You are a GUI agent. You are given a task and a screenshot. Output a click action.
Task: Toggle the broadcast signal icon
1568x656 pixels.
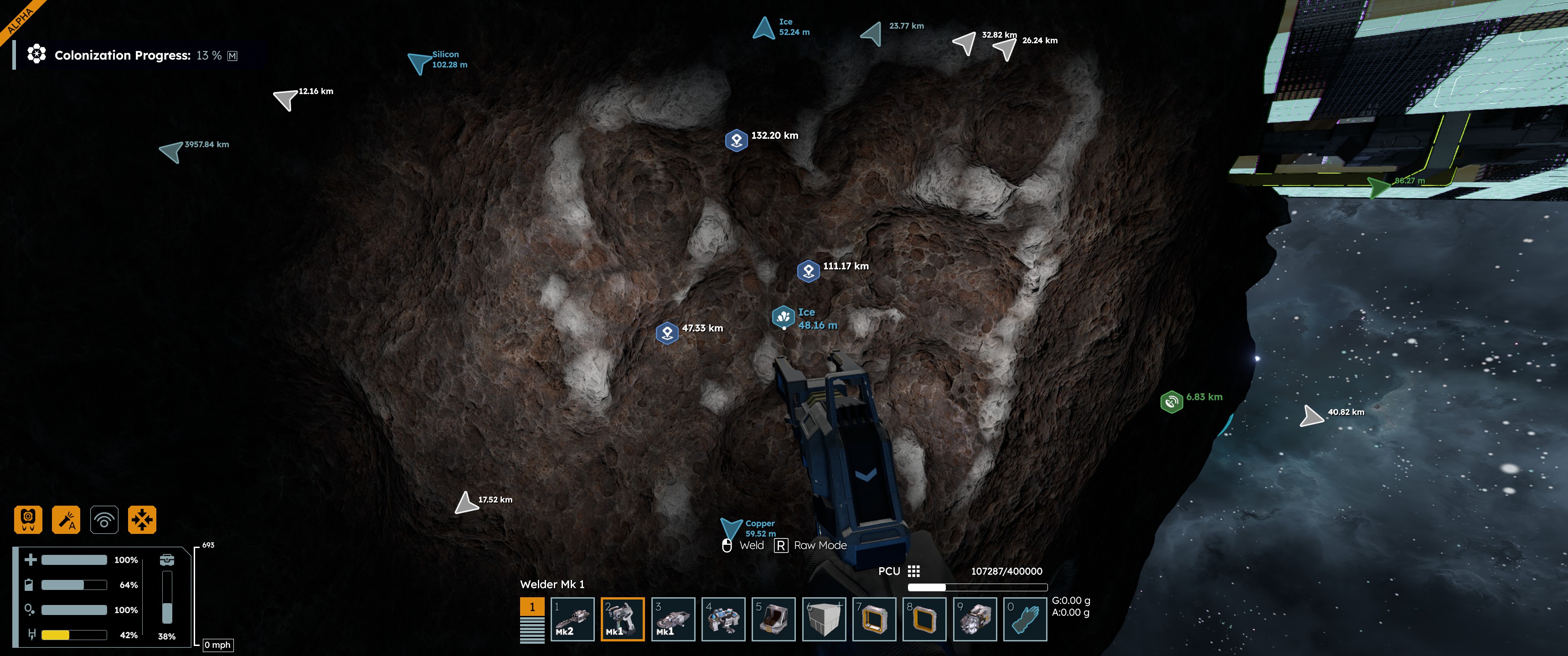click(x=104, y=520)
